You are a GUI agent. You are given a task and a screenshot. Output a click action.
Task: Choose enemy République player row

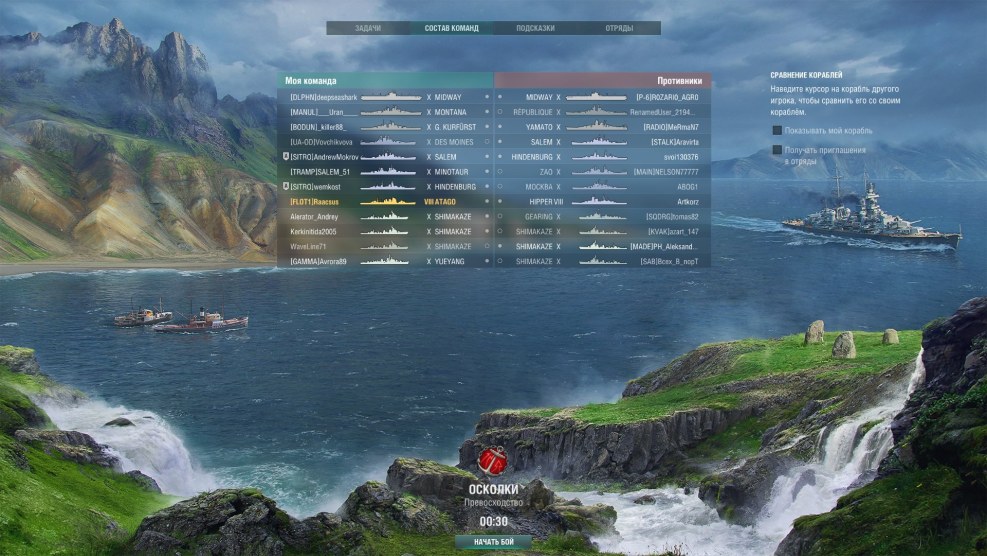pos(604,112)
